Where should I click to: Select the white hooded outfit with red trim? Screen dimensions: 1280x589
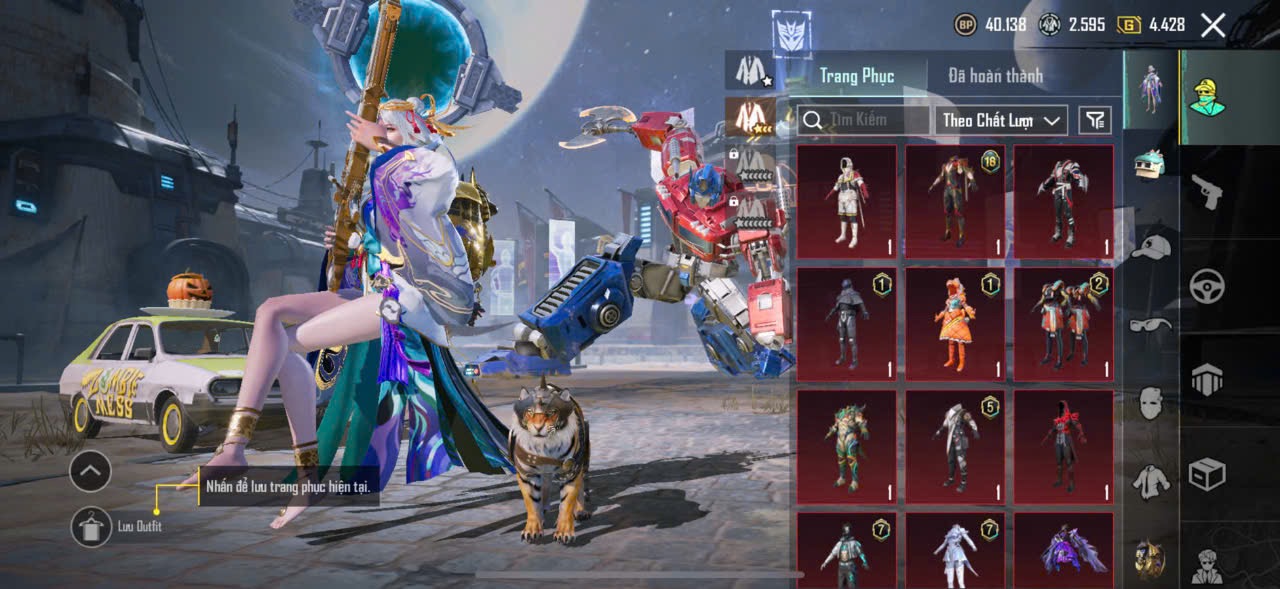click(847, 202)
